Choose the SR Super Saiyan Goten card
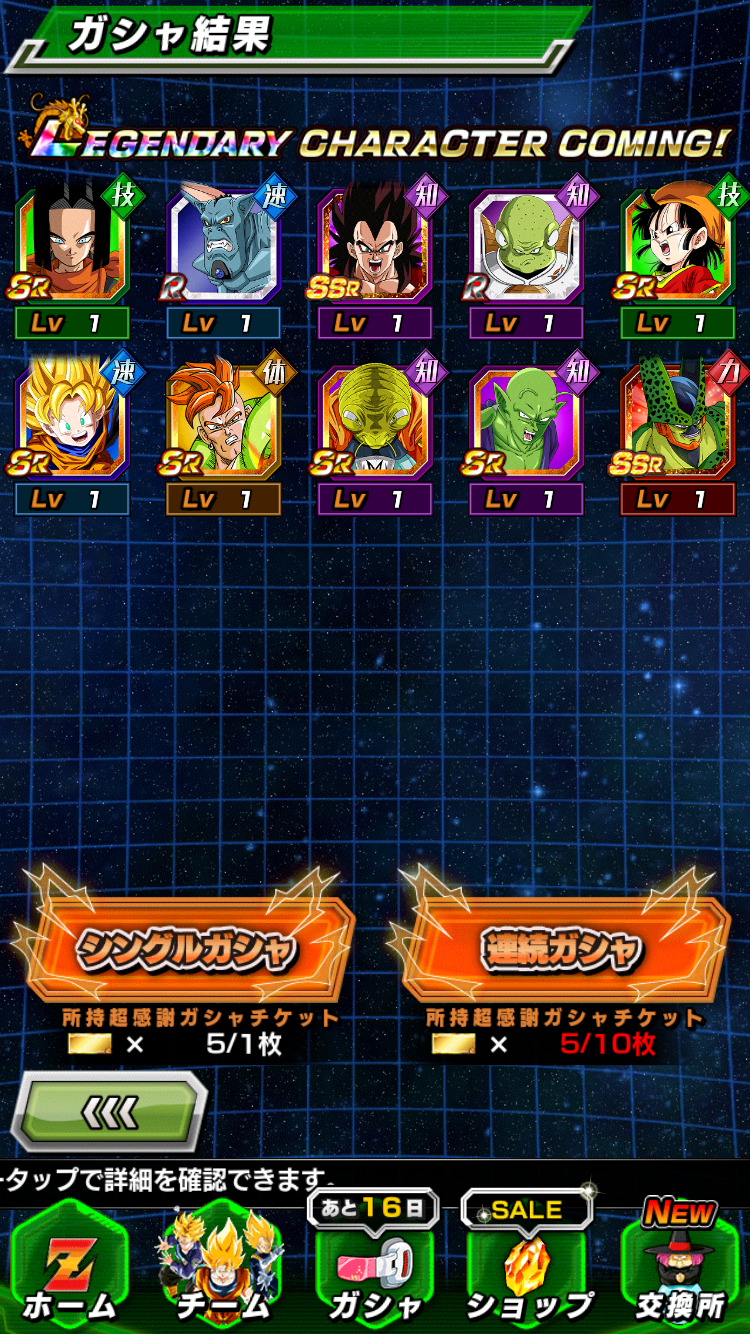 72,421
